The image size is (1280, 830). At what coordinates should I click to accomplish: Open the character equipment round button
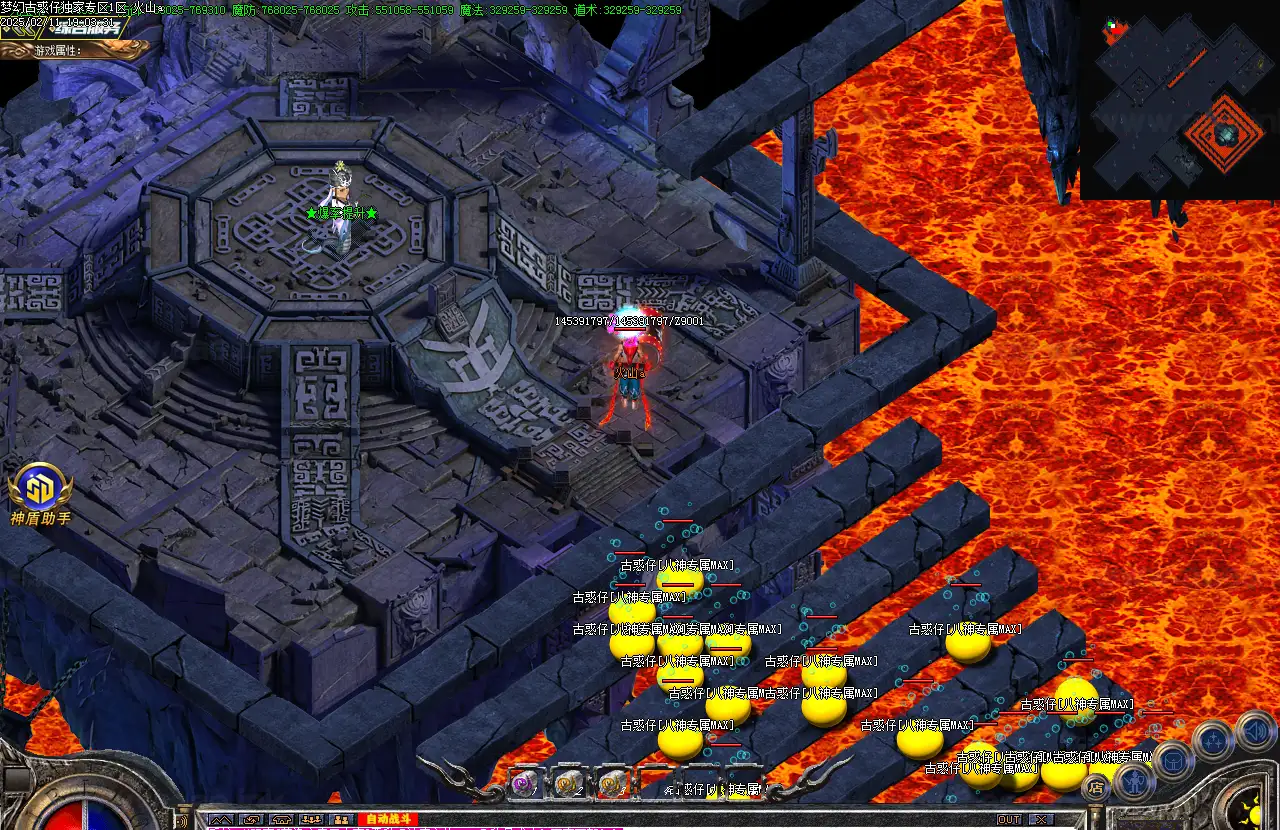pos(1135,779)
